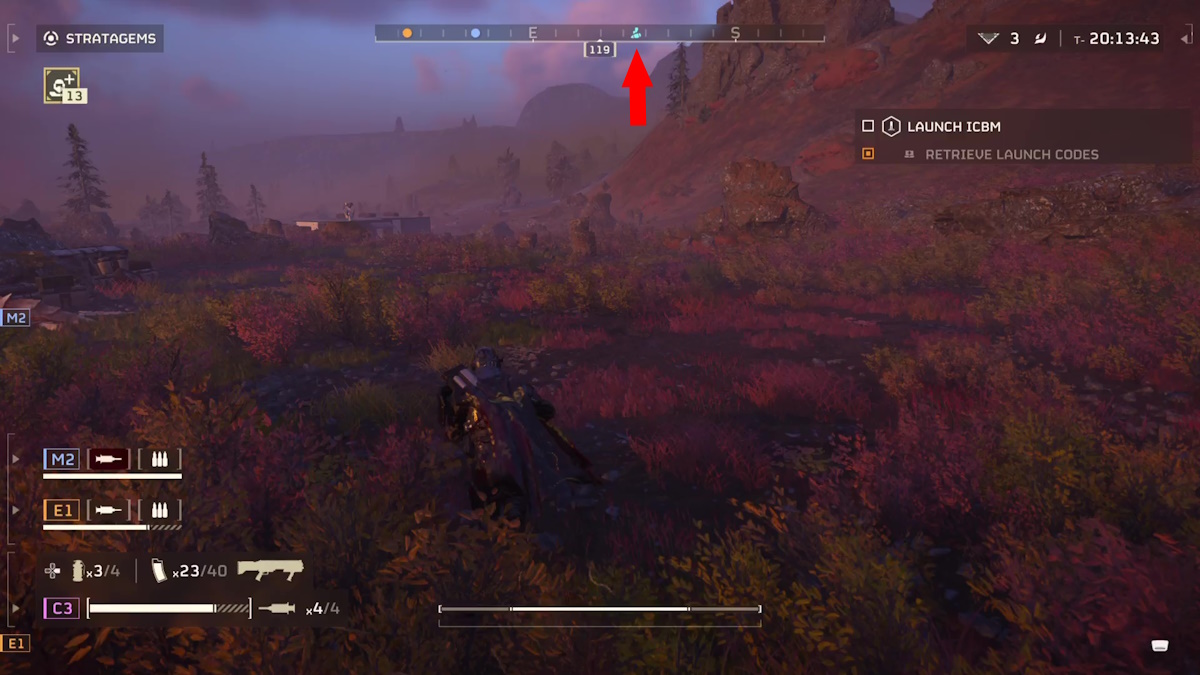Click the stim syringe icon beside C3
Viewport: 1200px width, 675px height.
(x=277, y=608)
